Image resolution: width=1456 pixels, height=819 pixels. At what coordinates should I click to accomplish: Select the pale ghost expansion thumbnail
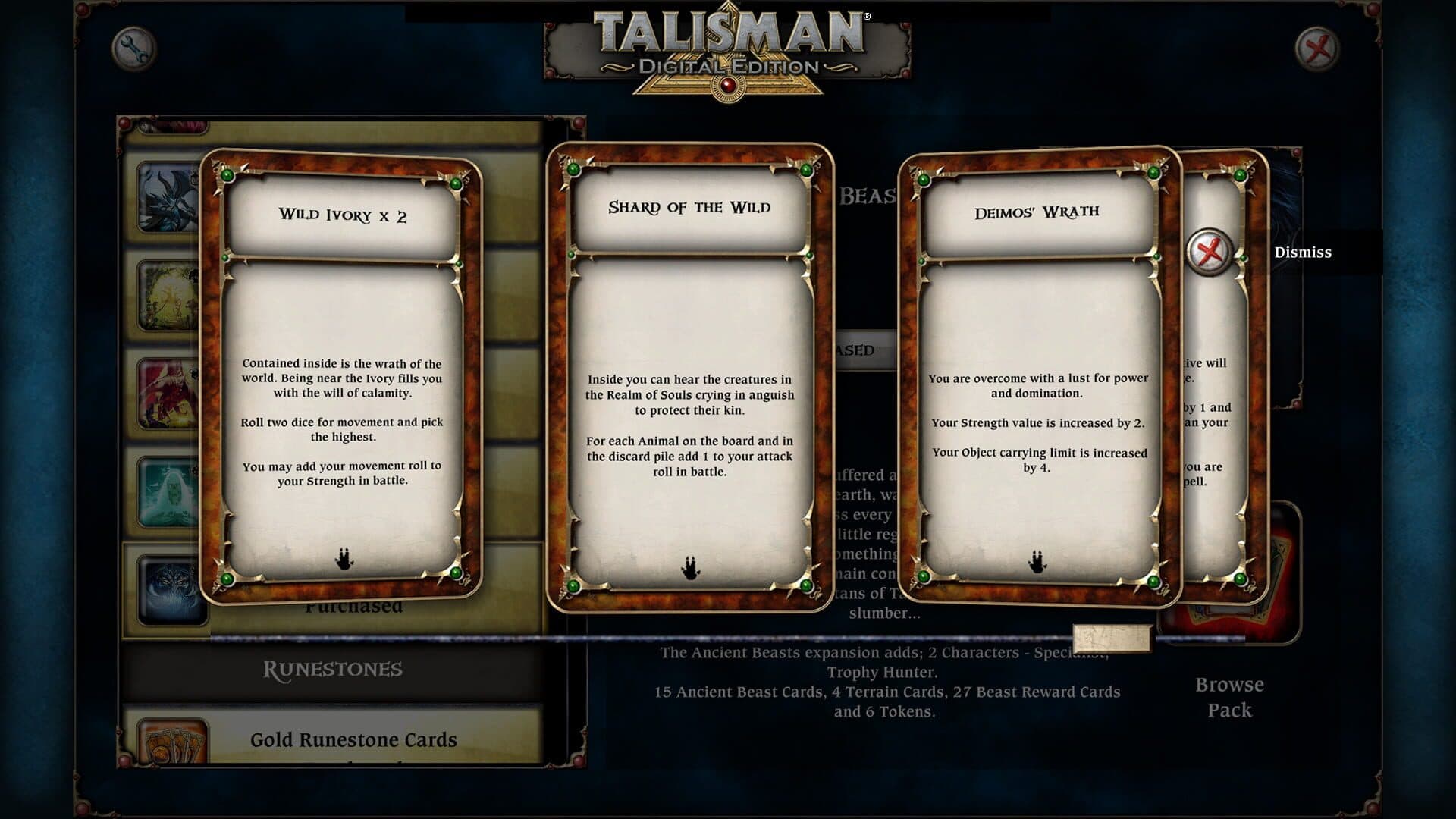tap(168, 491)
